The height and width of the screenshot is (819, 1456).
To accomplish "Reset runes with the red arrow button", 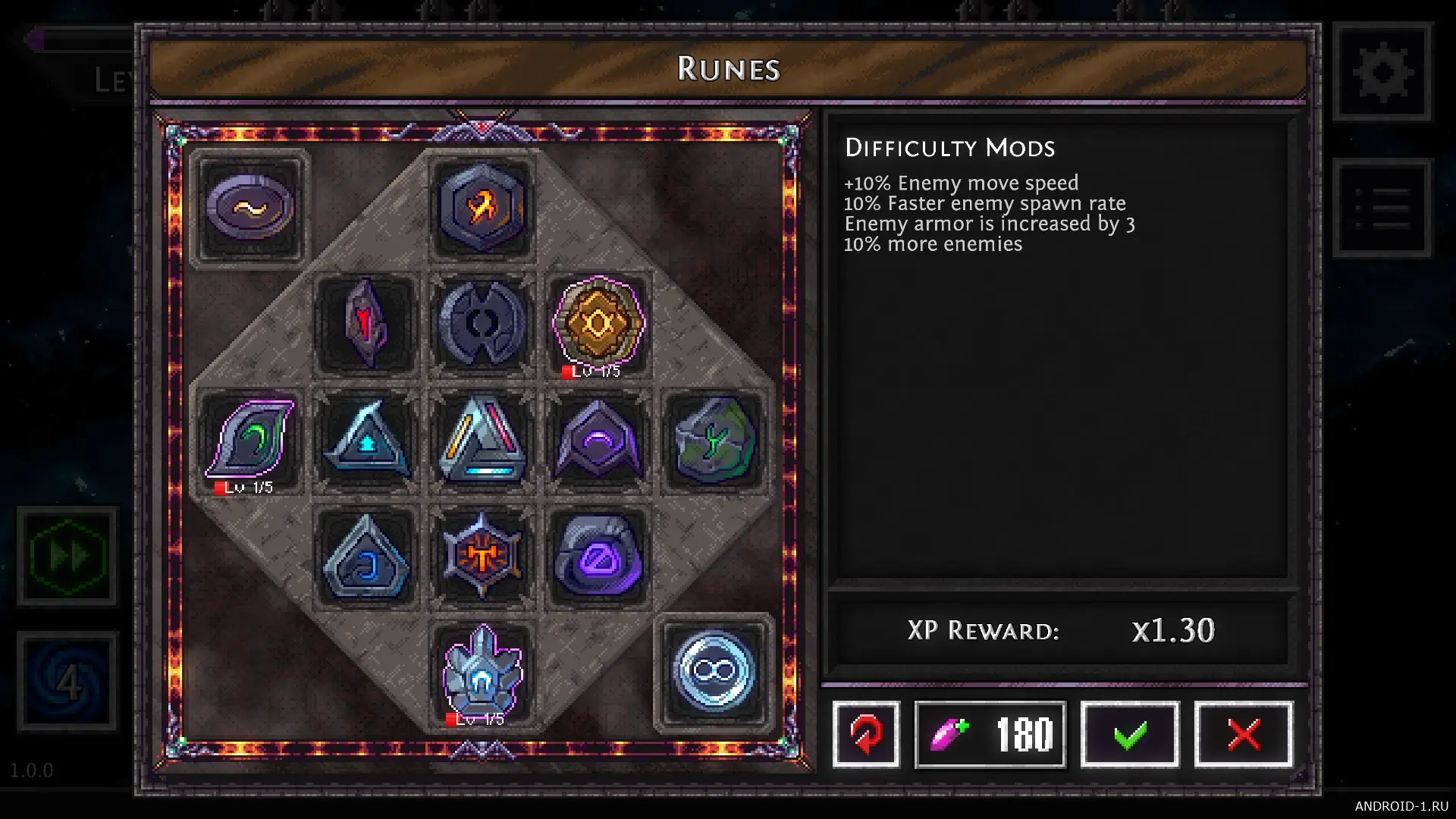I will (x=866, y=734).
